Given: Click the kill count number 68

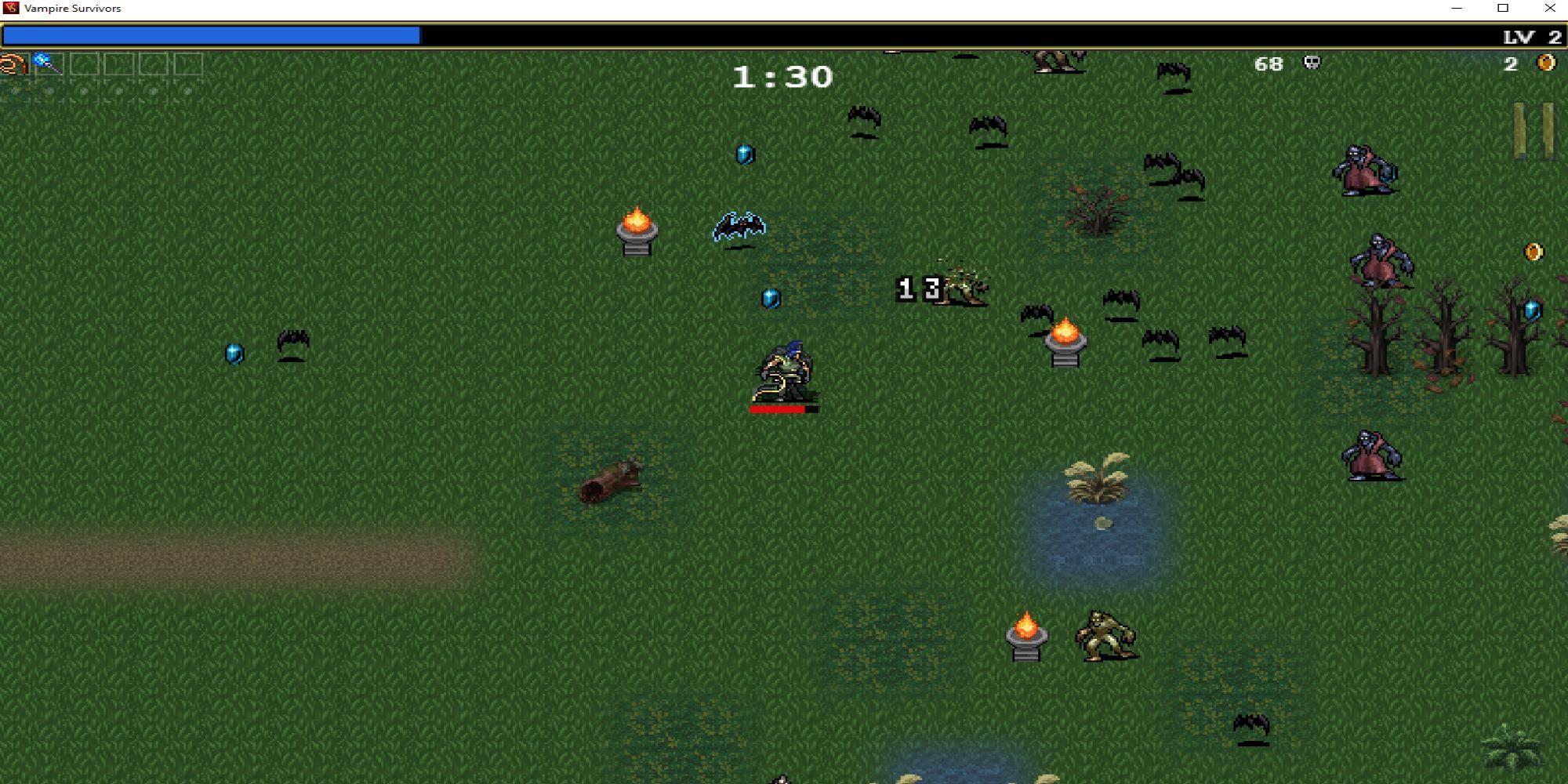Looking at the screenshot, I should pos(1270,64).
